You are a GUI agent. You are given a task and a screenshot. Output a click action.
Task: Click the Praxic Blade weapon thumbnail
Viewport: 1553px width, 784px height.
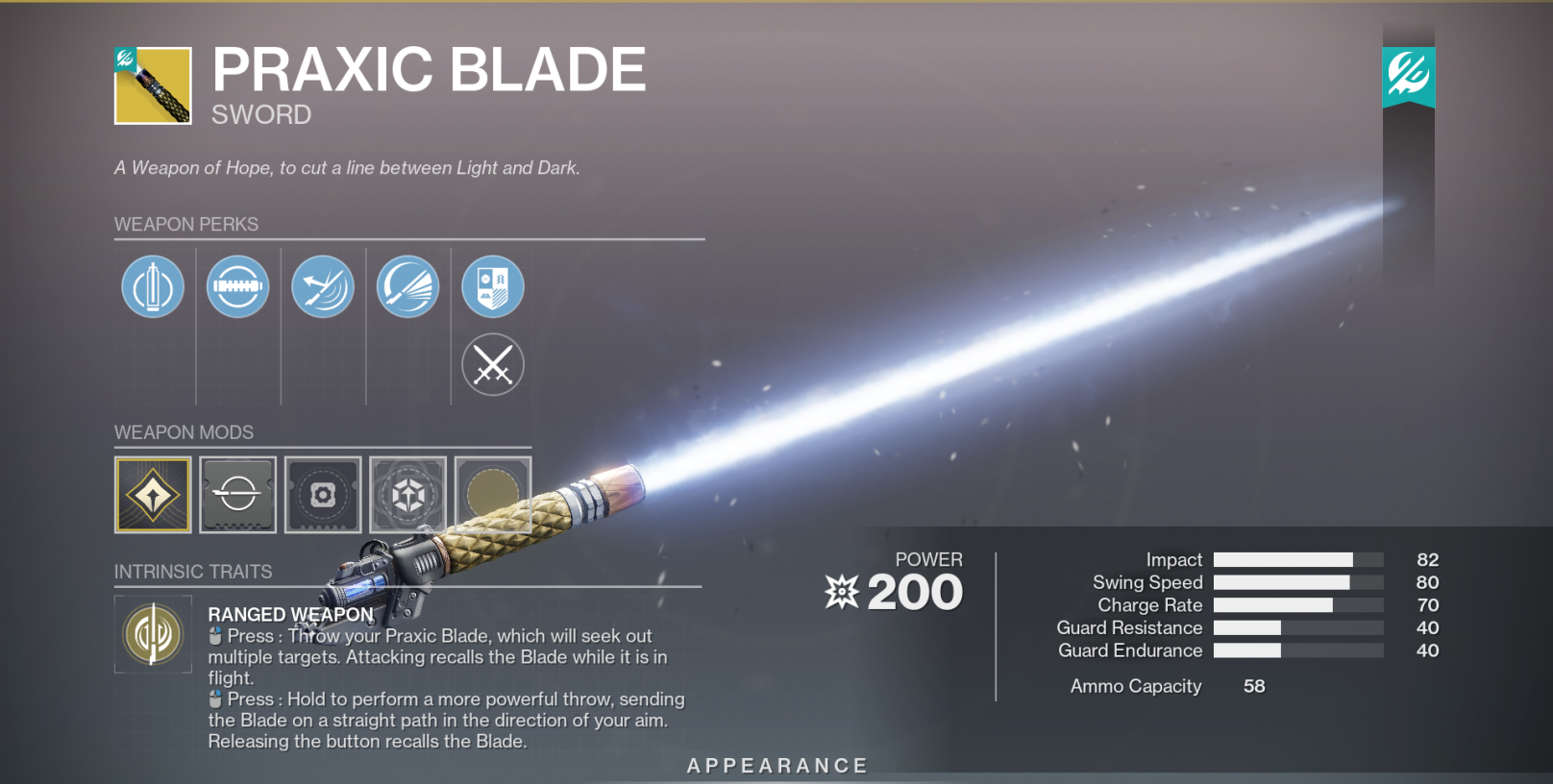[x=154, y=85]
